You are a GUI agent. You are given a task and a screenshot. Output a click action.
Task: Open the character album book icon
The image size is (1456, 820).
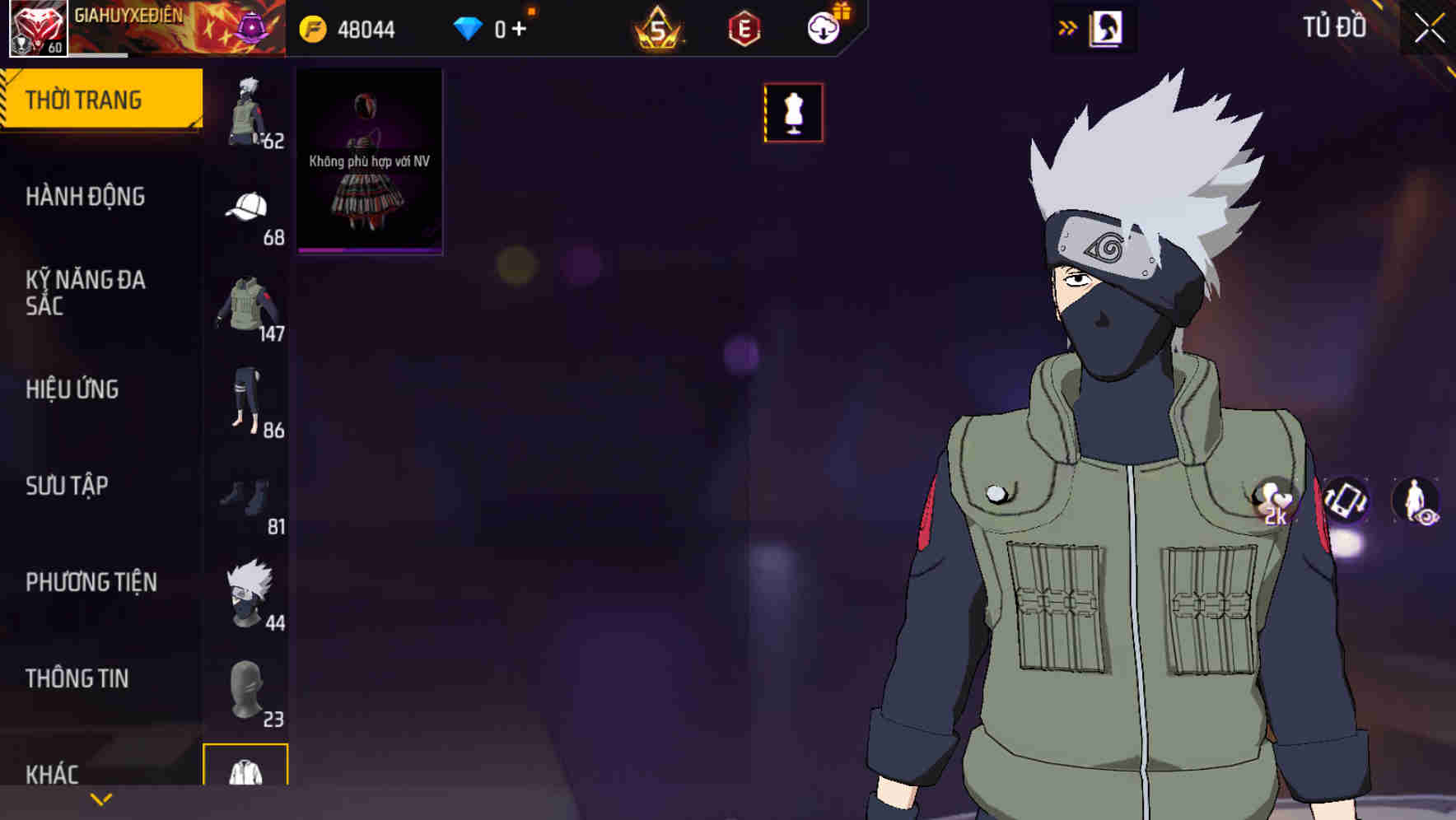coord(1105,27)
